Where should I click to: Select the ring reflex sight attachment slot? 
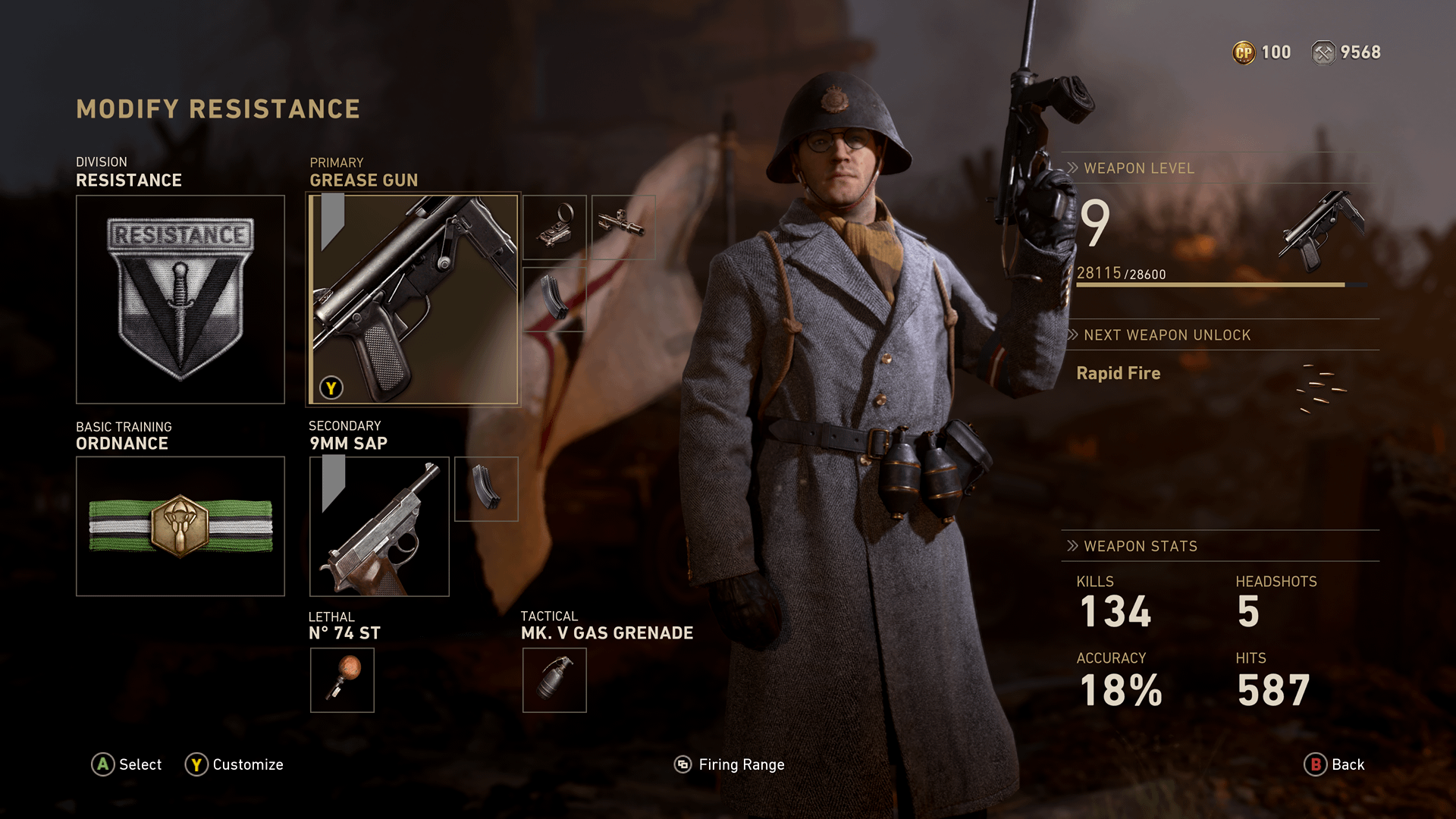[554, 227]
